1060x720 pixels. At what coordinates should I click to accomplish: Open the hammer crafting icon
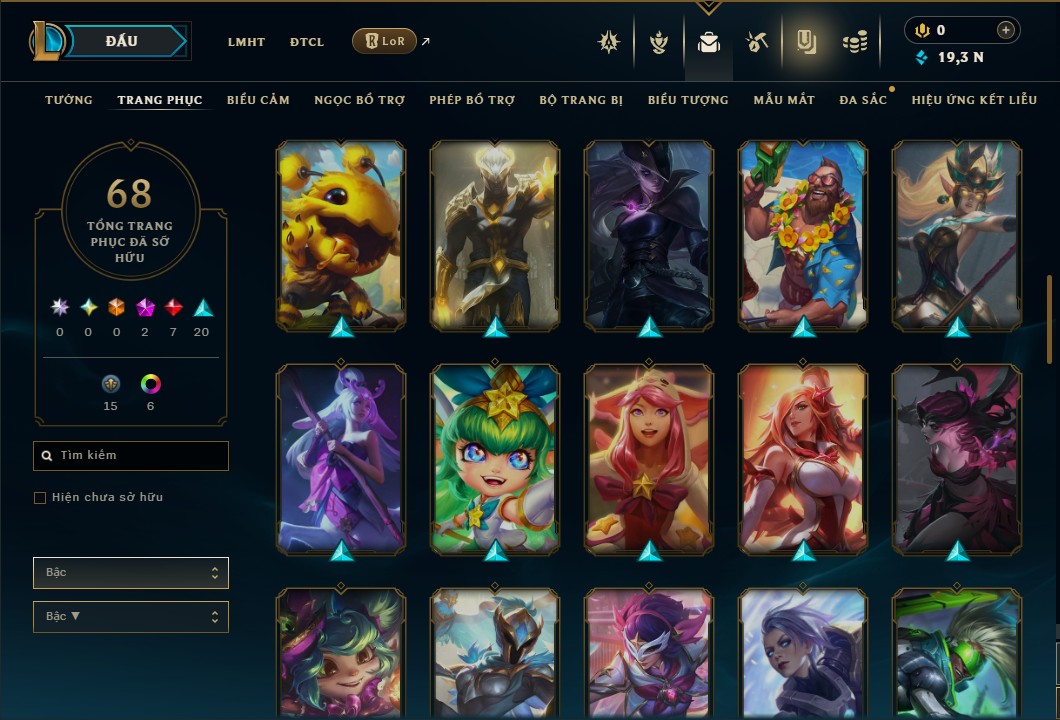pos(756,42)
